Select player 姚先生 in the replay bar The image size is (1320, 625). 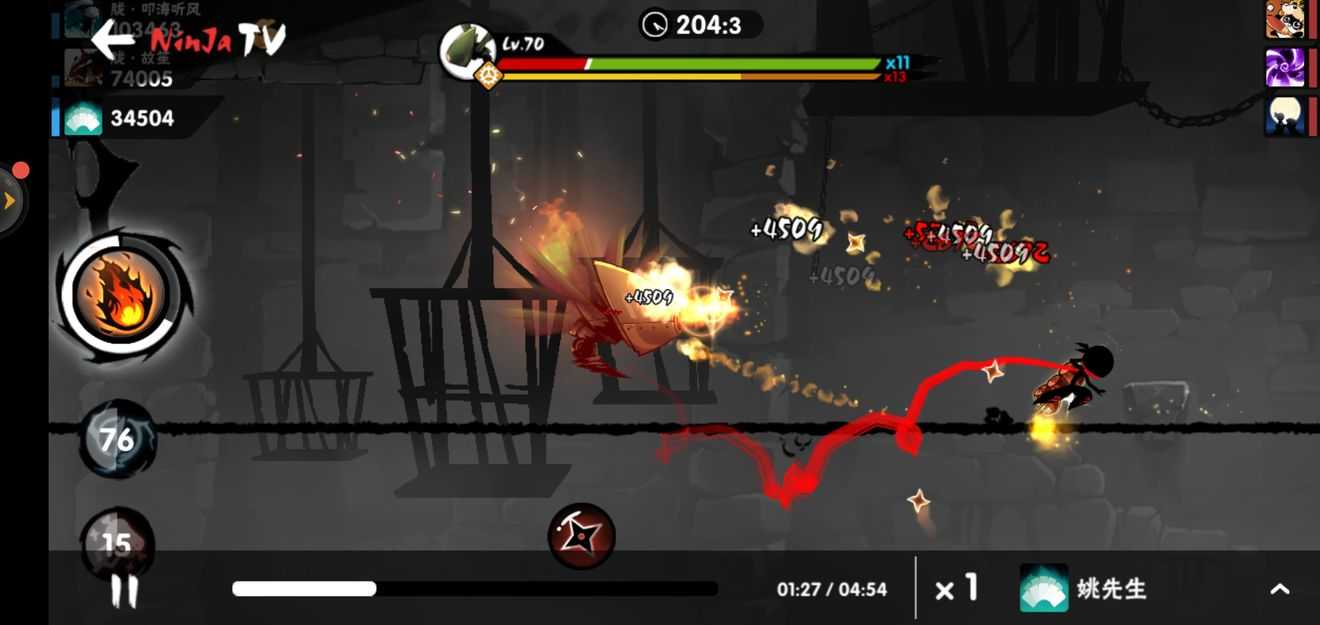1085,589
